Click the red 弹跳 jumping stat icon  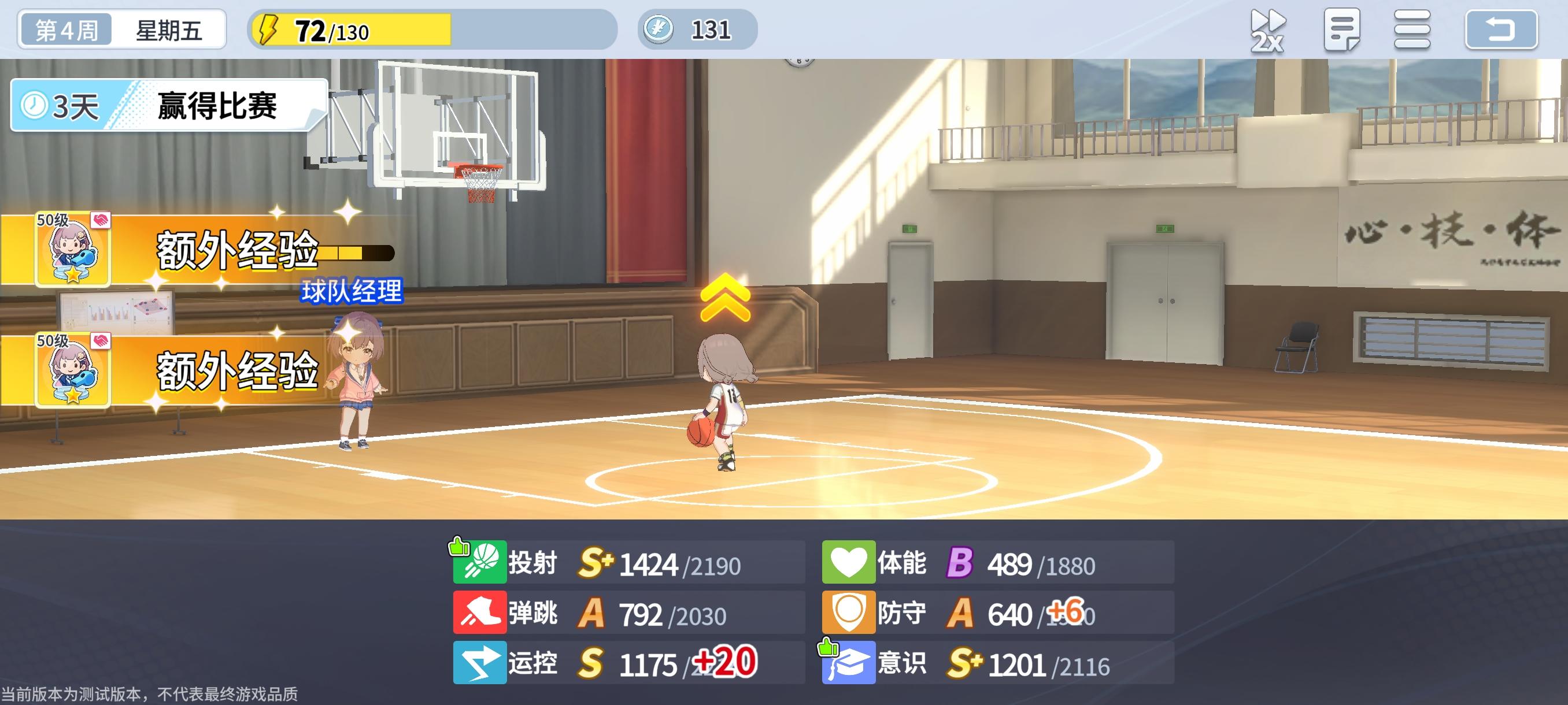pyautogui.click(x=480, y=613)
